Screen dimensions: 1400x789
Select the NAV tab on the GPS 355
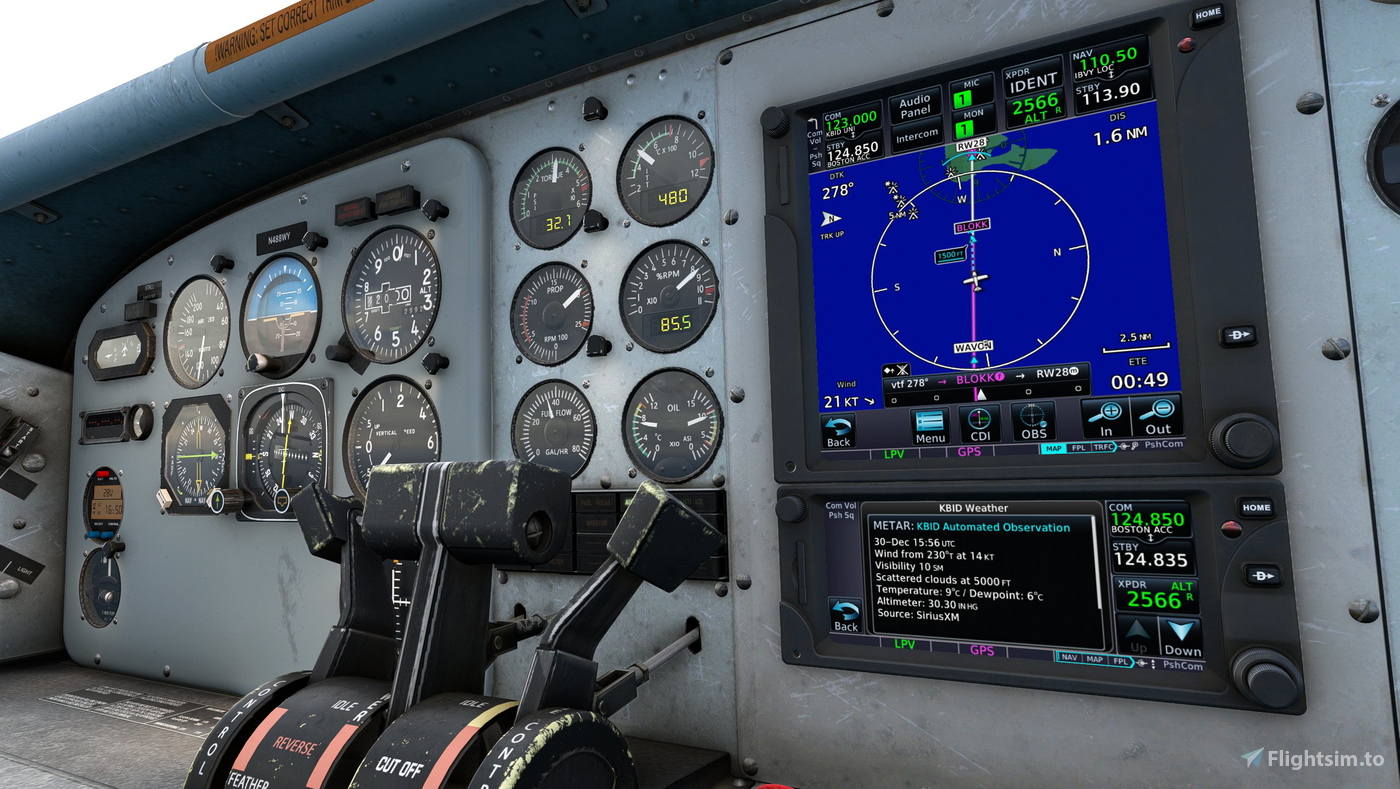point(1069,659)
